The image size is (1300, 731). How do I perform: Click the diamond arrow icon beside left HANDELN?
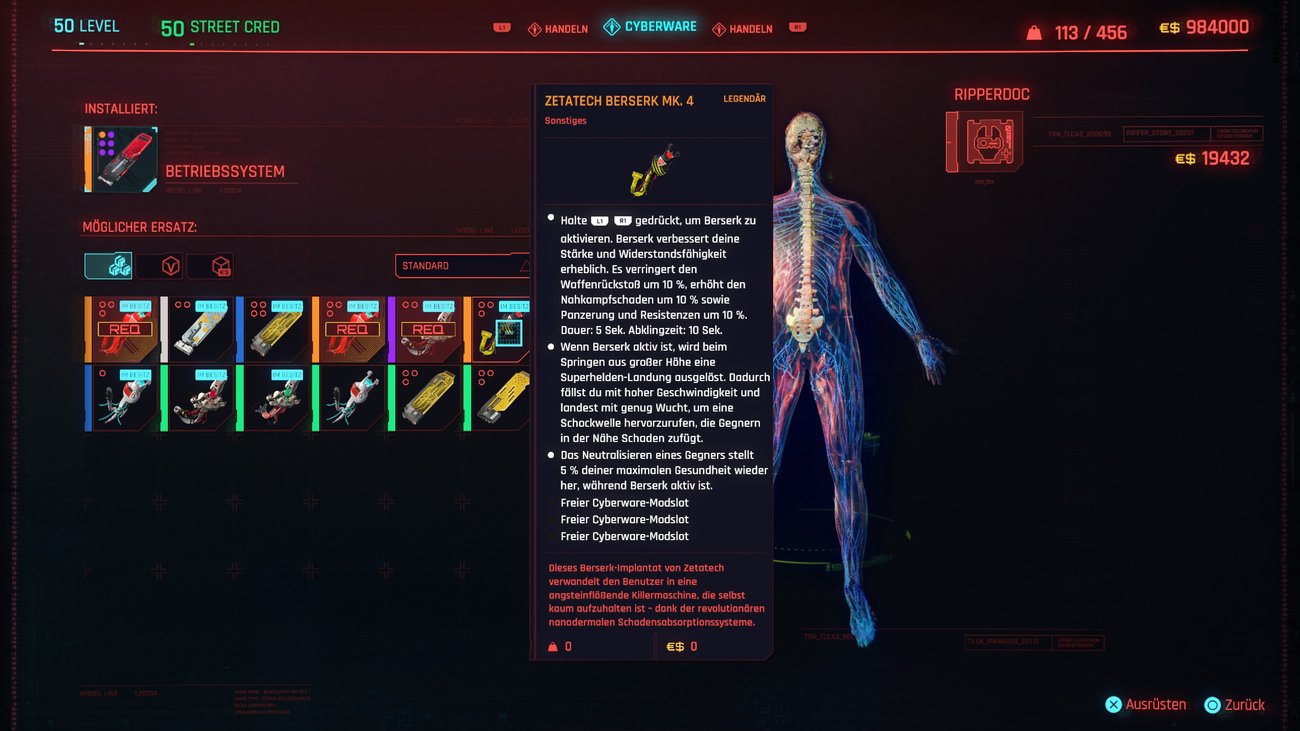(x=535, y=29)
